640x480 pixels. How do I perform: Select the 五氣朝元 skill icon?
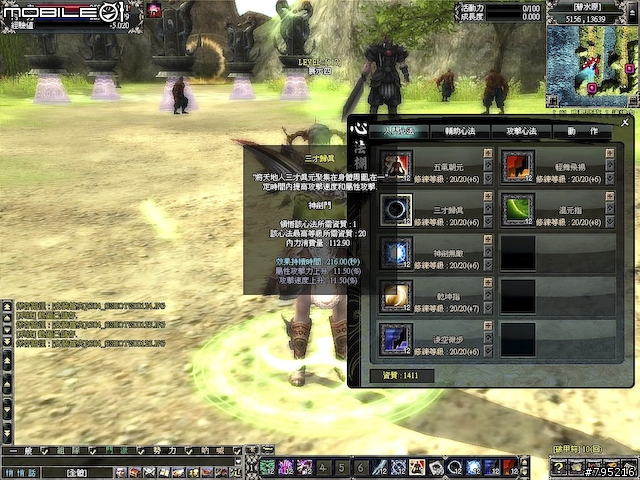397,165
